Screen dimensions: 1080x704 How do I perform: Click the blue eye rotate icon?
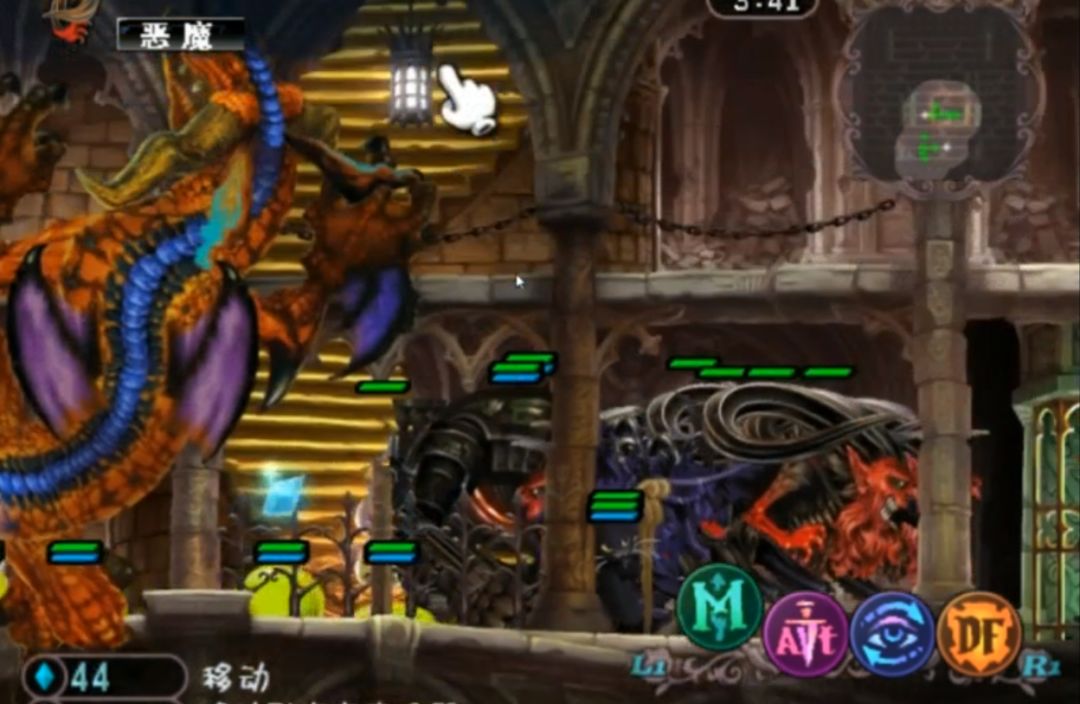pos(892,634)
